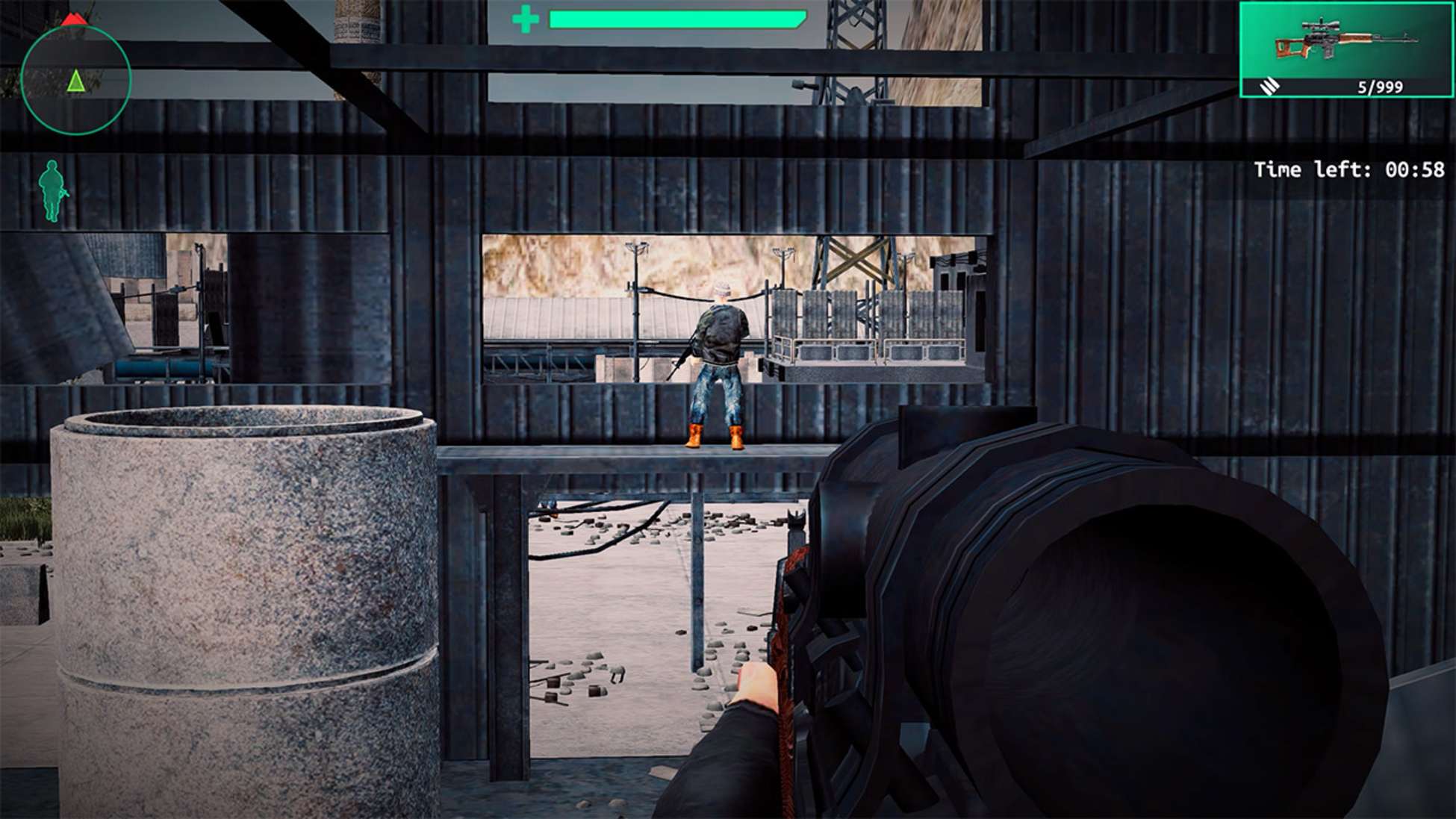Click the concrete barrel for cover
Screen dimensions: 1456x819
[239, 597]
